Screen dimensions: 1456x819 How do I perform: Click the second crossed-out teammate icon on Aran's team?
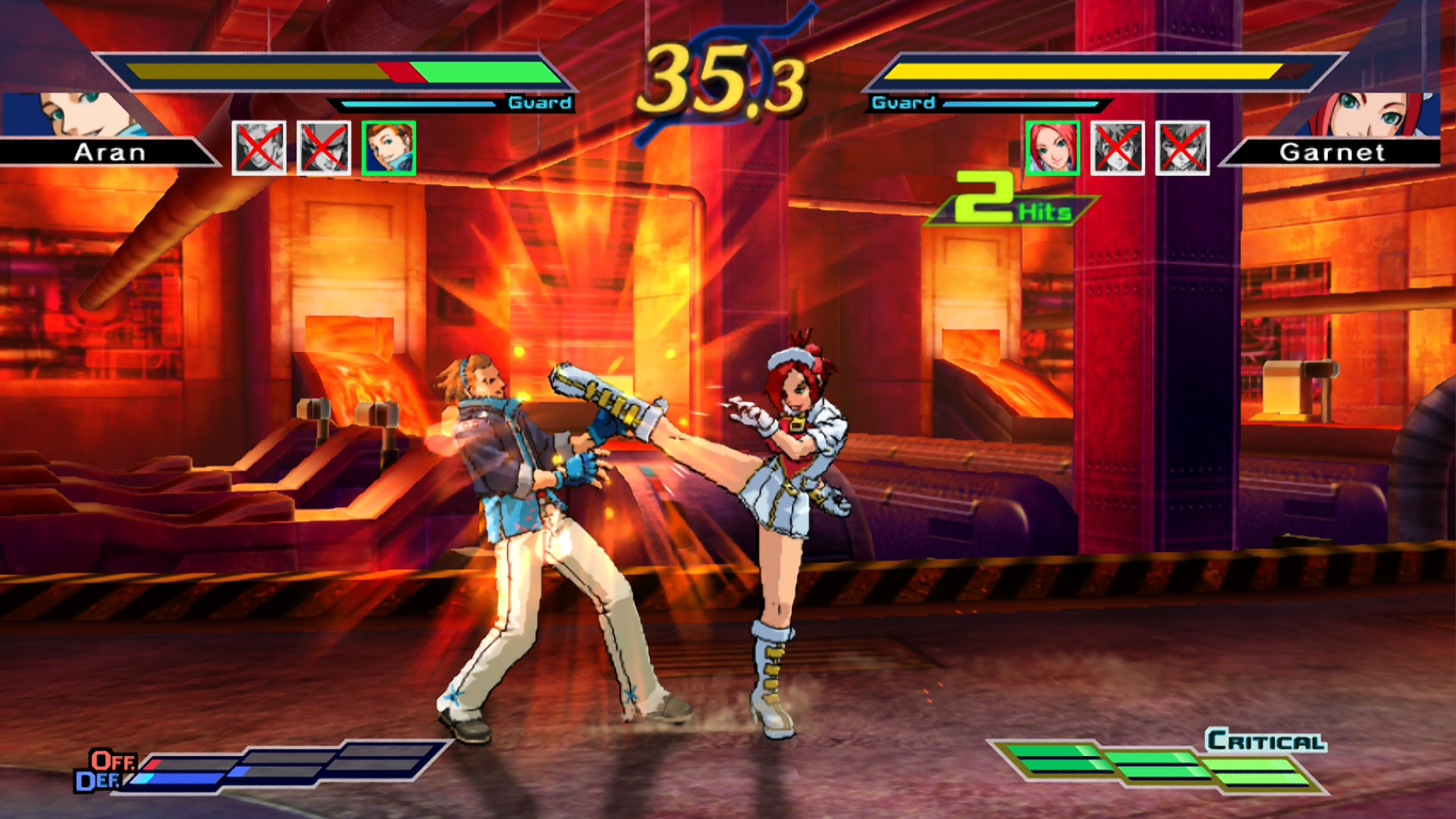(324, 146)
